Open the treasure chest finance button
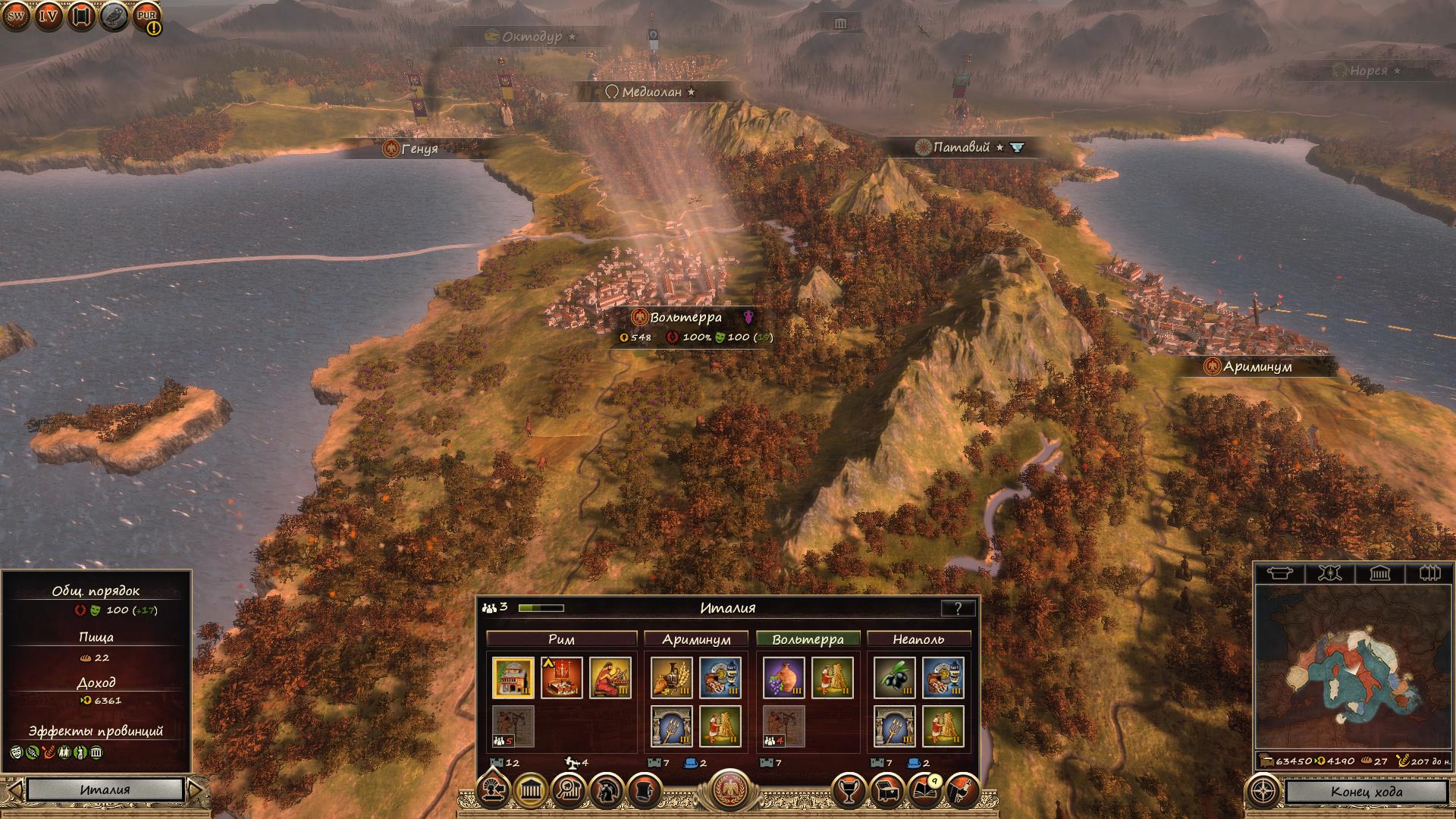Image resolution: width=1456 pixels, height=819 pixels. point(886,792)
